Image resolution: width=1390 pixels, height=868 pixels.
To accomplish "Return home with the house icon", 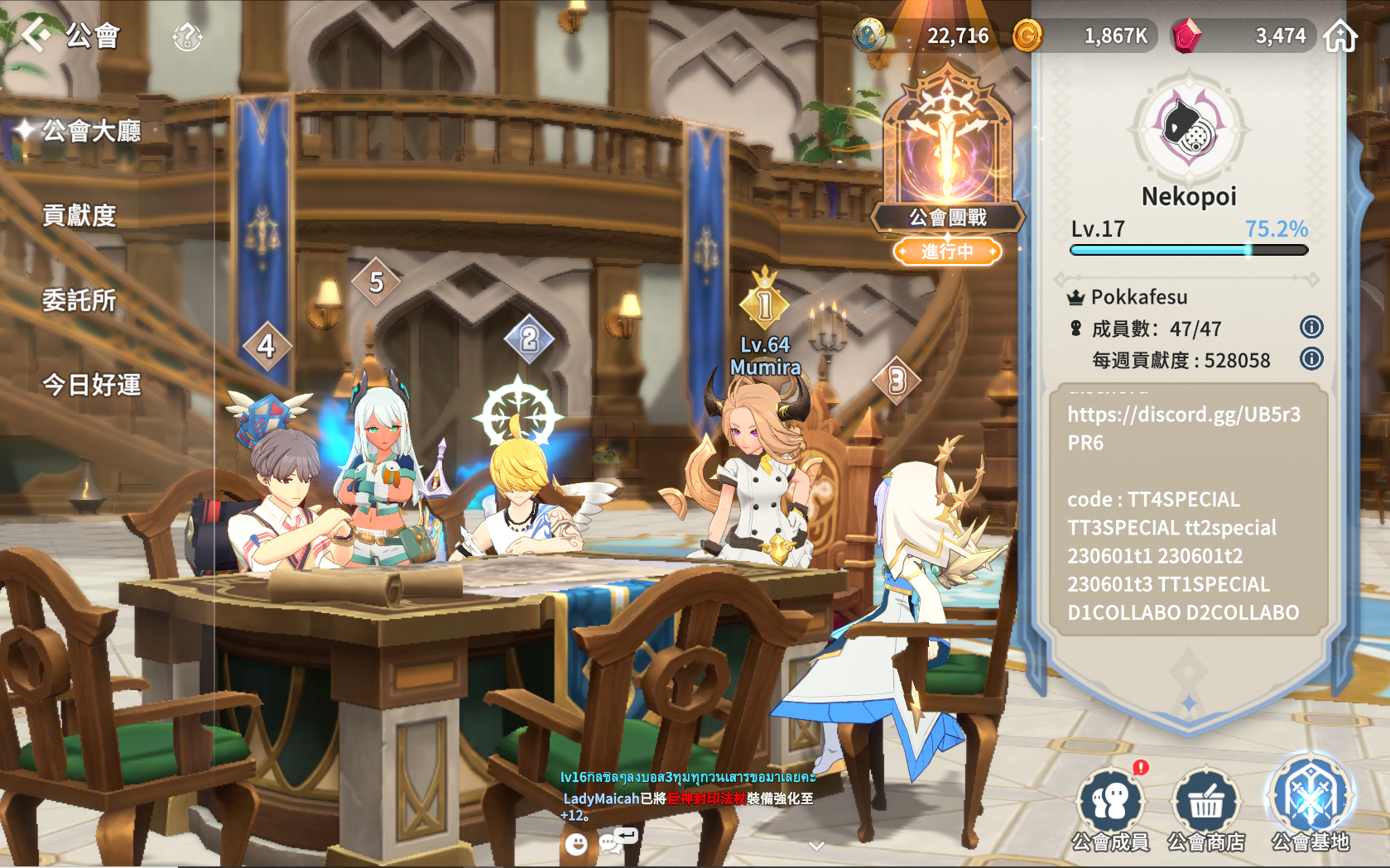I will click(1340, 36).
